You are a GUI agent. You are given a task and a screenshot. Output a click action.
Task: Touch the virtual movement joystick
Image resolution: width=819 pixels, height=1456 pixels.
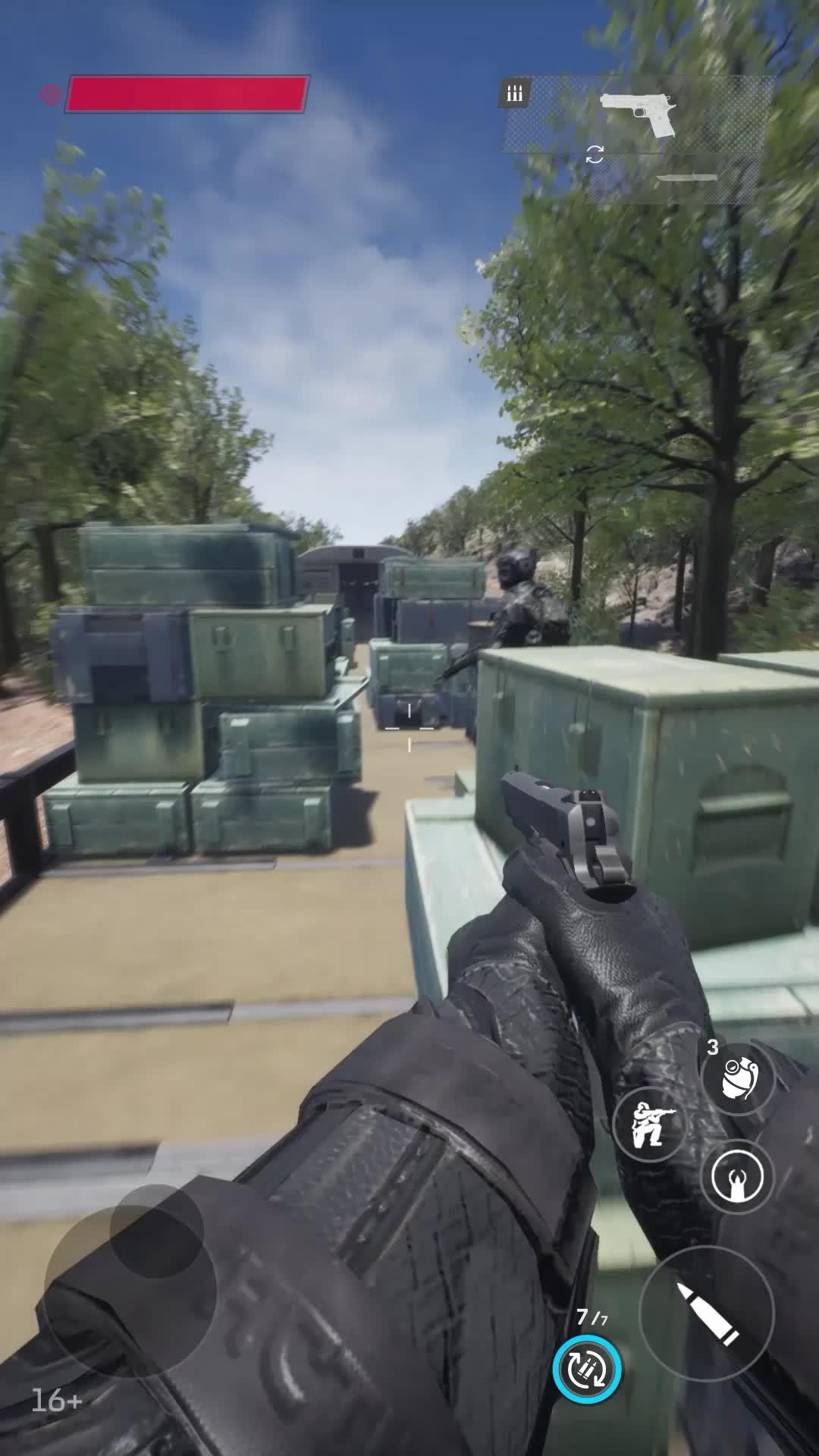130,1291
